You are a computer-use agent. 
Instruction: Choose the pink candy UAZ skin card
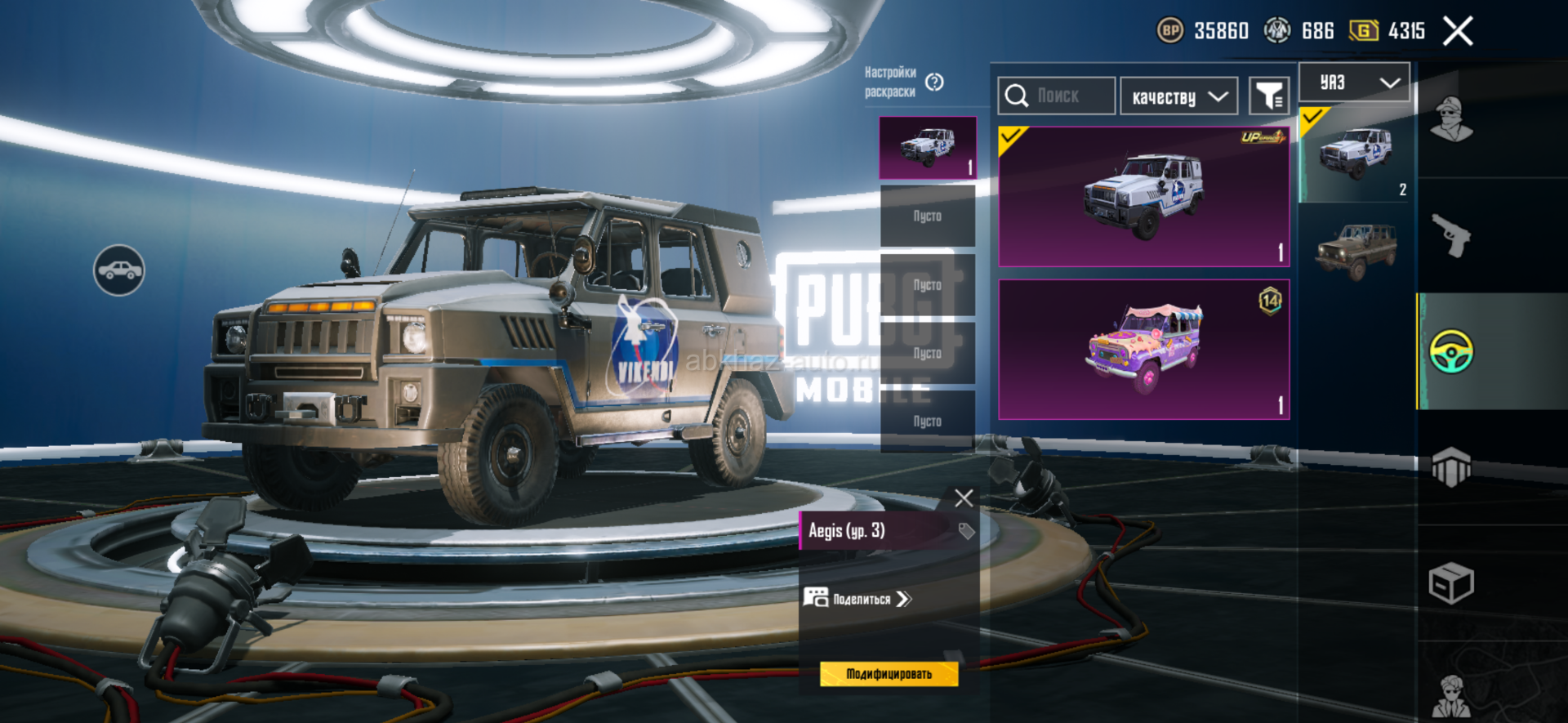tap(1143, 350)
